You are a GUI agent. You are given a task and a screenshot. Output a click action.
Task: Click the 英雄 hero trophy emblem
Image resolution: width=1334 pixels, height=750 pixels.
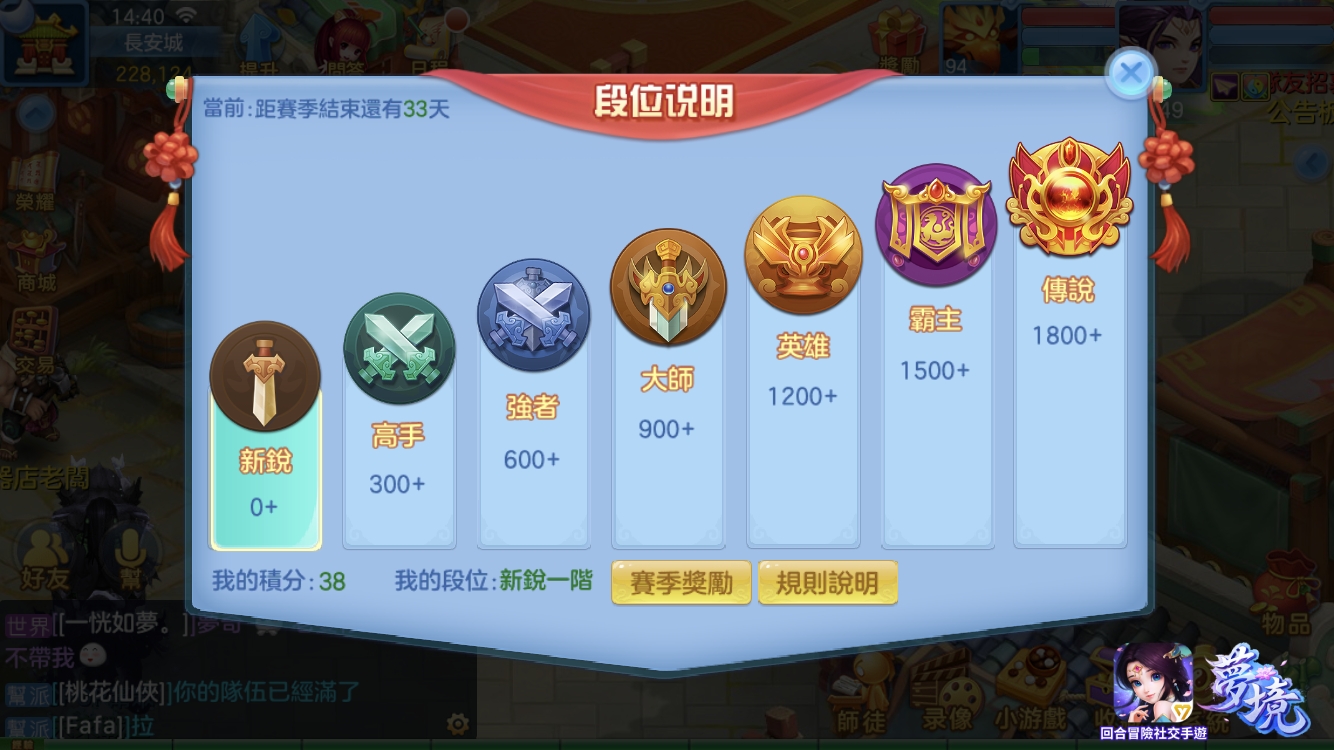803,253
